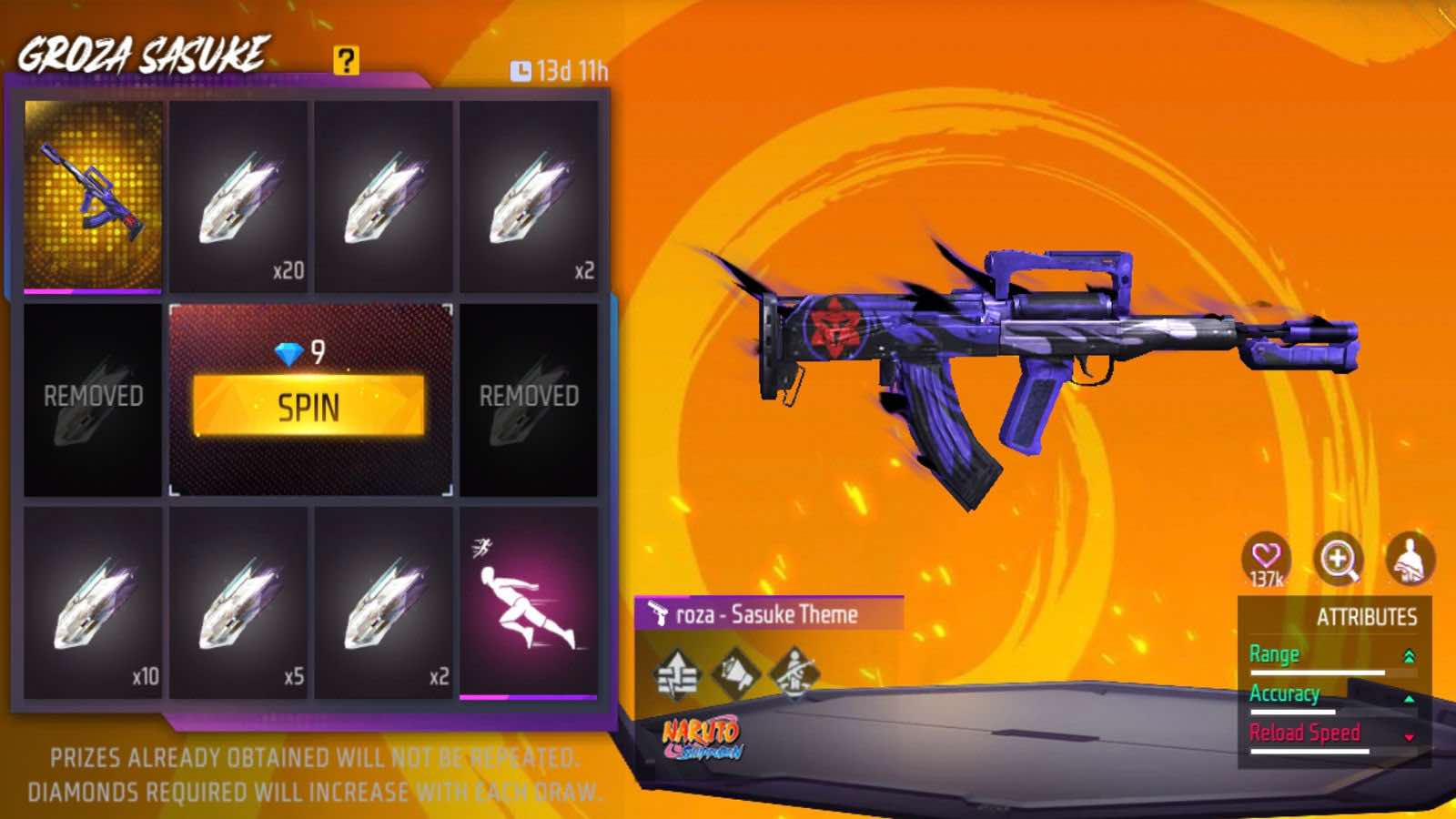Expand the right REMOVED prize slot
The width and height of the screenshot is (1456, 819).
pos(530,398)
